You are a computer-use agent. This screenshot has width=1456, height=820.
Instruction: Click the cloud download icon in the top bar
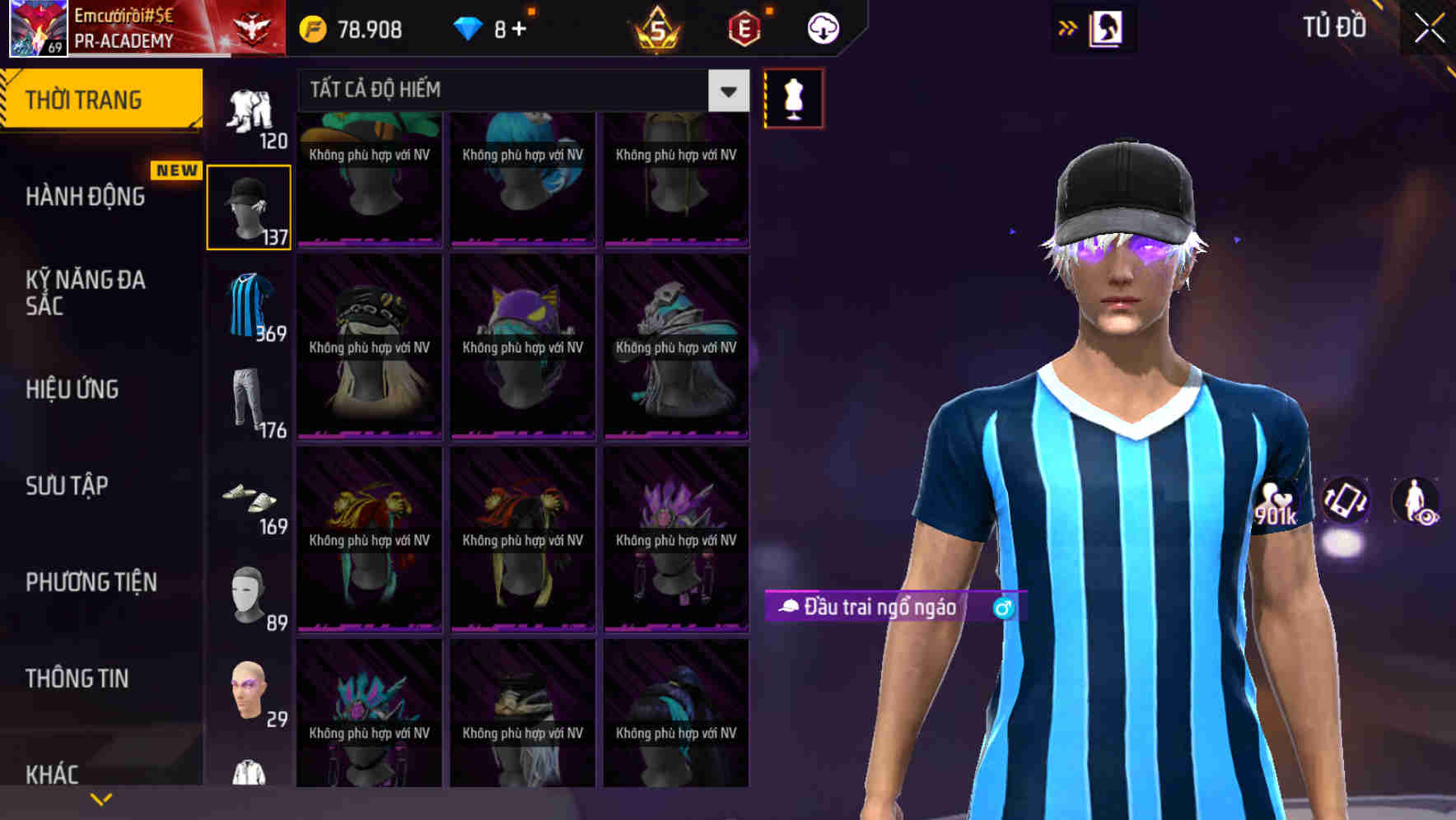[x=822, y=27]
